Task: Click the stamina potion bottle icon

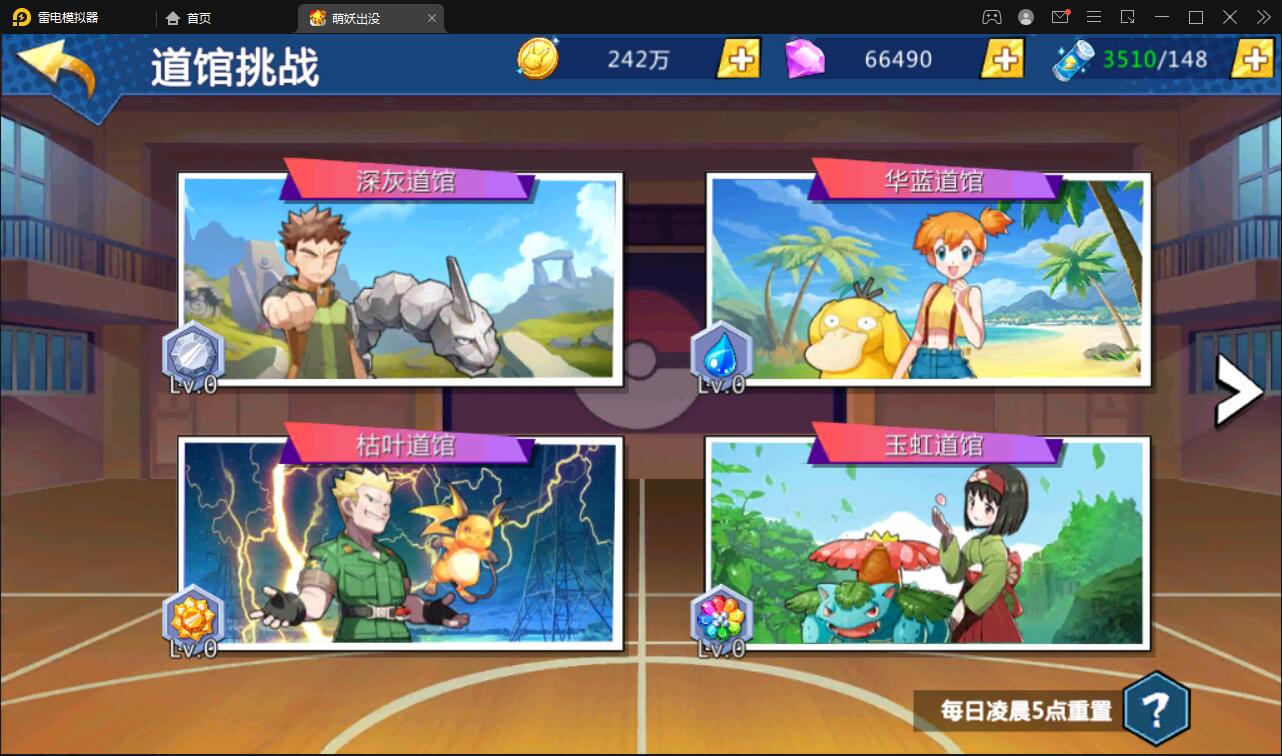Action: pos(1071,58)
